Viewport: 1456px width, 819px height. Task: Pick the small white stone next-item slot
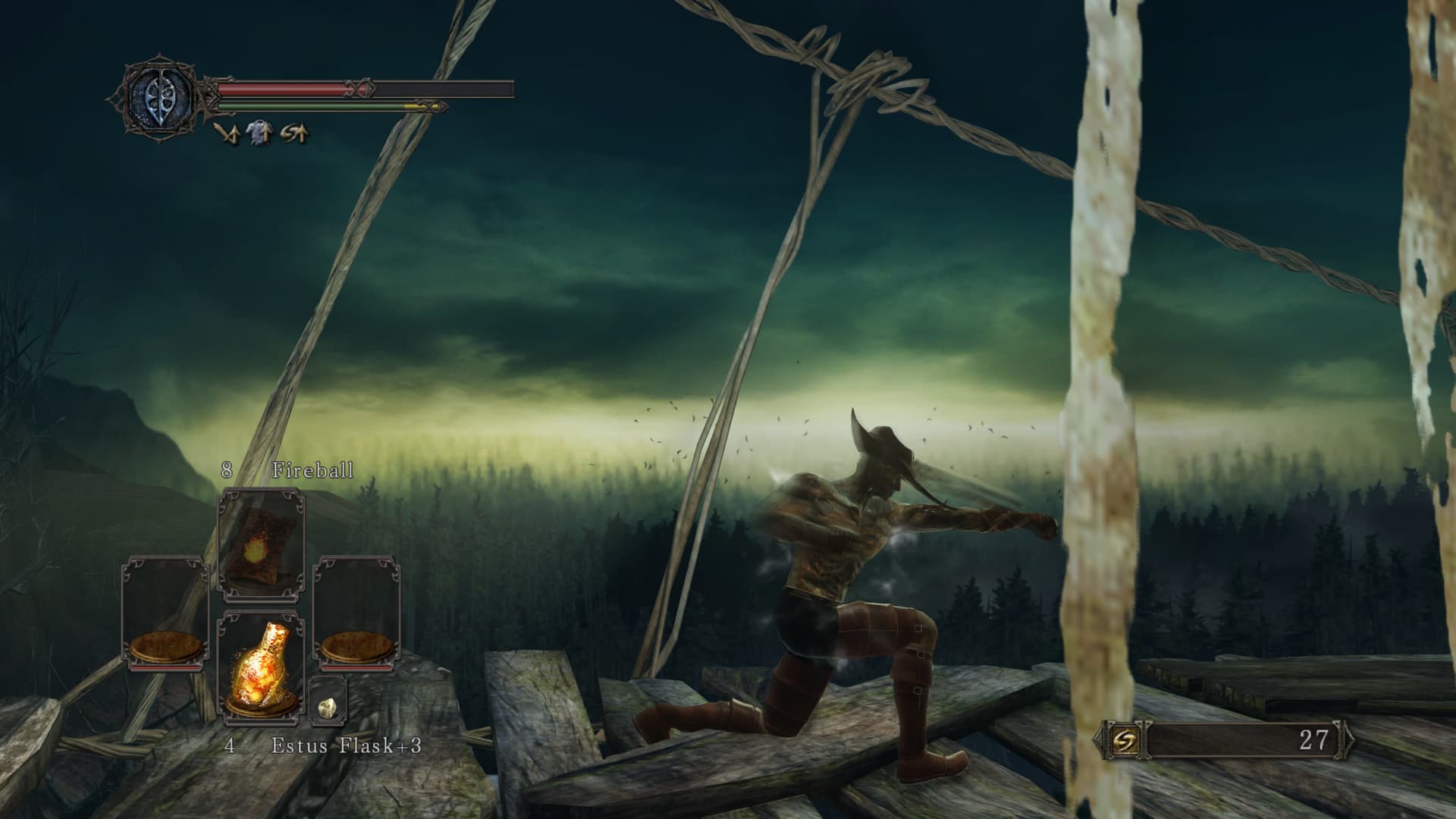tap(328, 706)
